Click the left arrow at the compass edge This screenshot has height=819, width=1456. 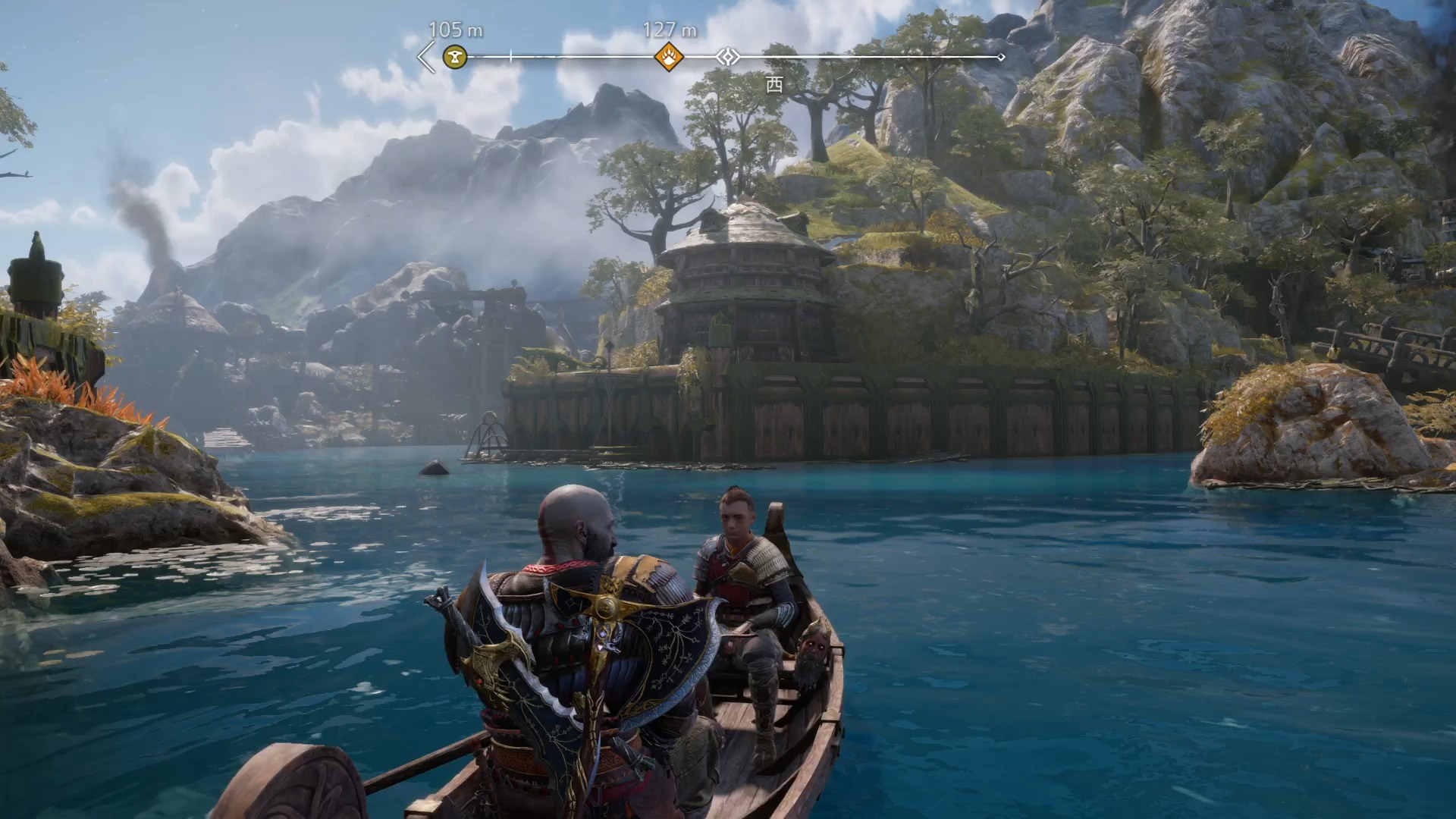click(427, 57)
